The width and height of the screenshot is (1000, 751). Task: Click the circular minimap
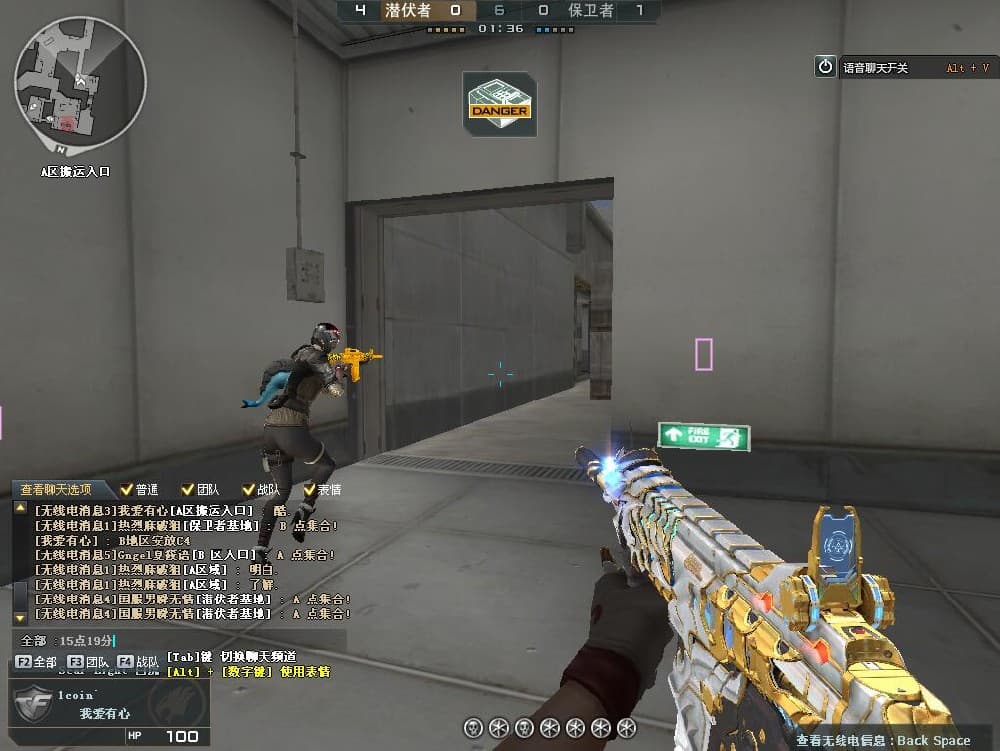click(x=80, y=82)
